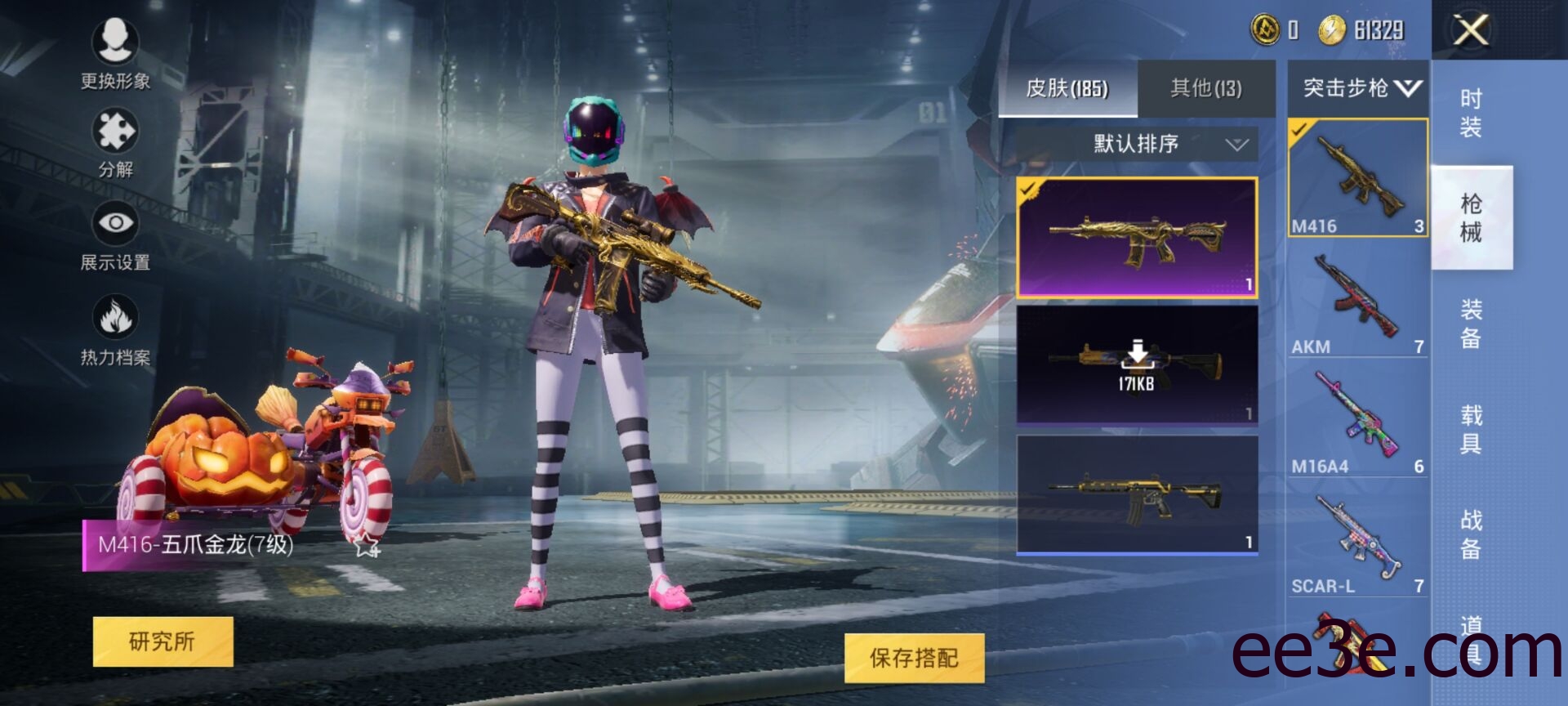Switch to the 载具 vehicles category
The image size is (1568, 706).
click(1470, 429)
